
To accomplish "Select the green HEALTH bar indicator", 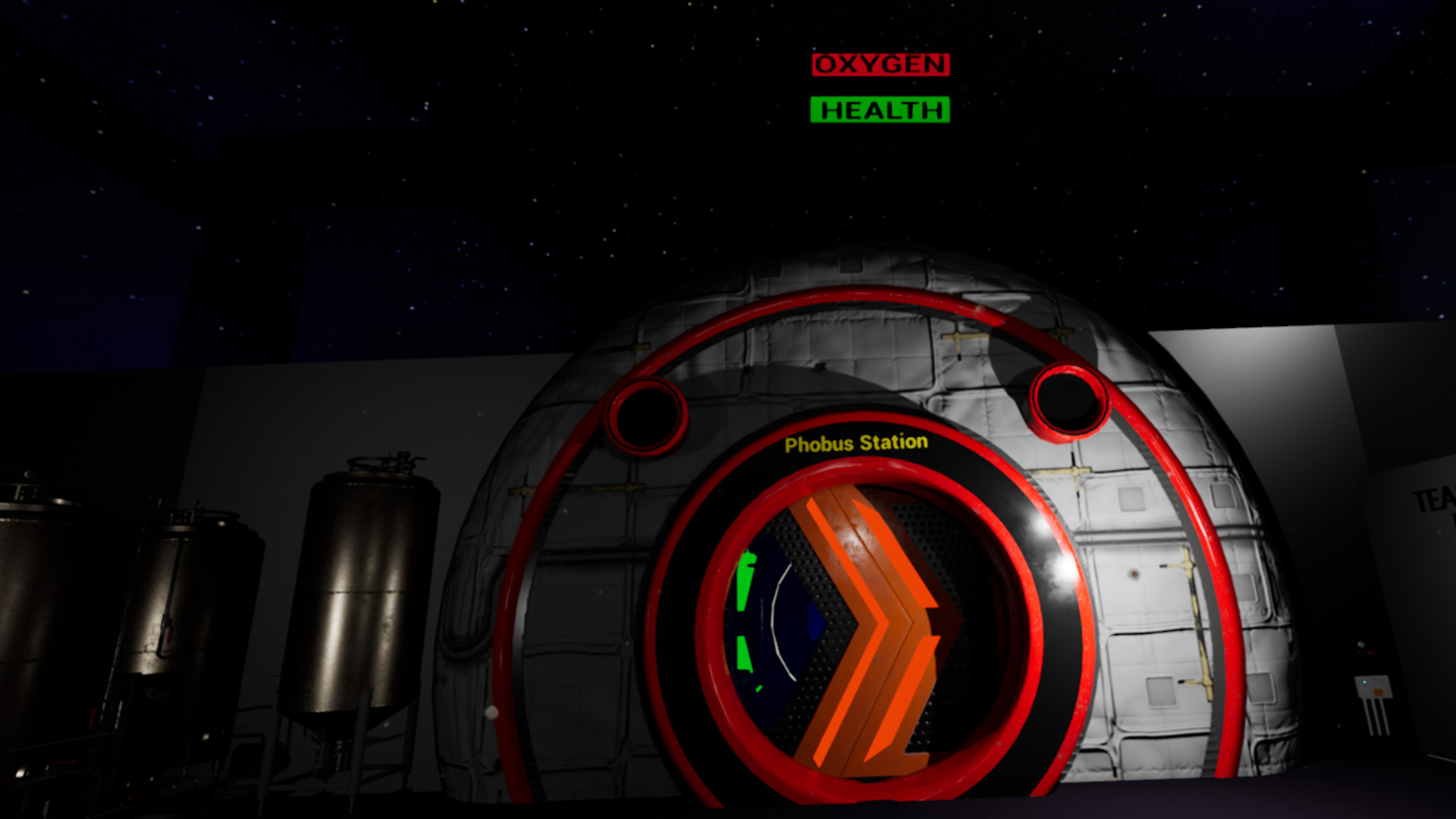I will 878,110.
